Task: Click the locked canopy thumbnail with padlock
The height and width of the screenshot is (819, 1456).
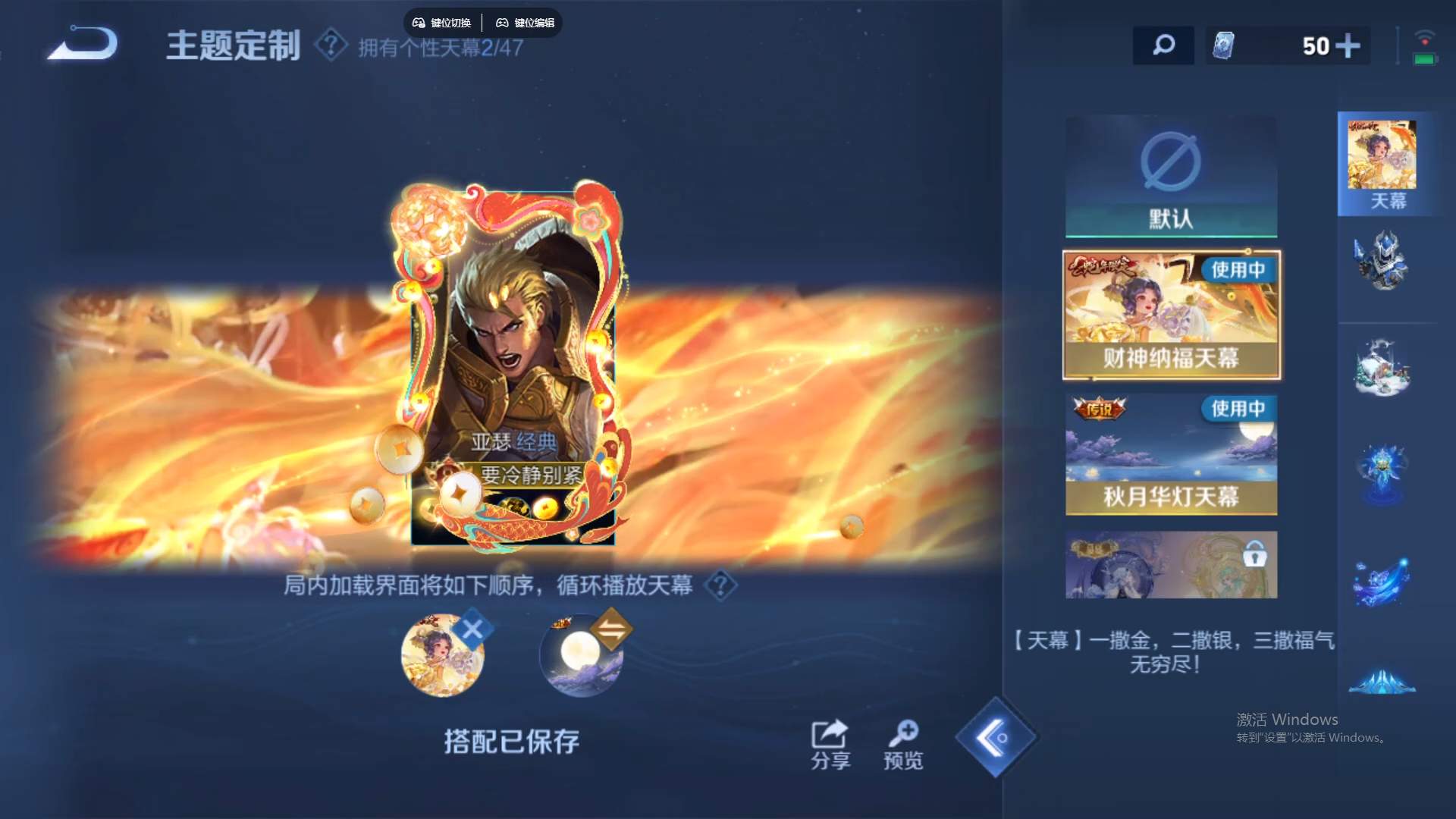Action: coord(1171,565)
